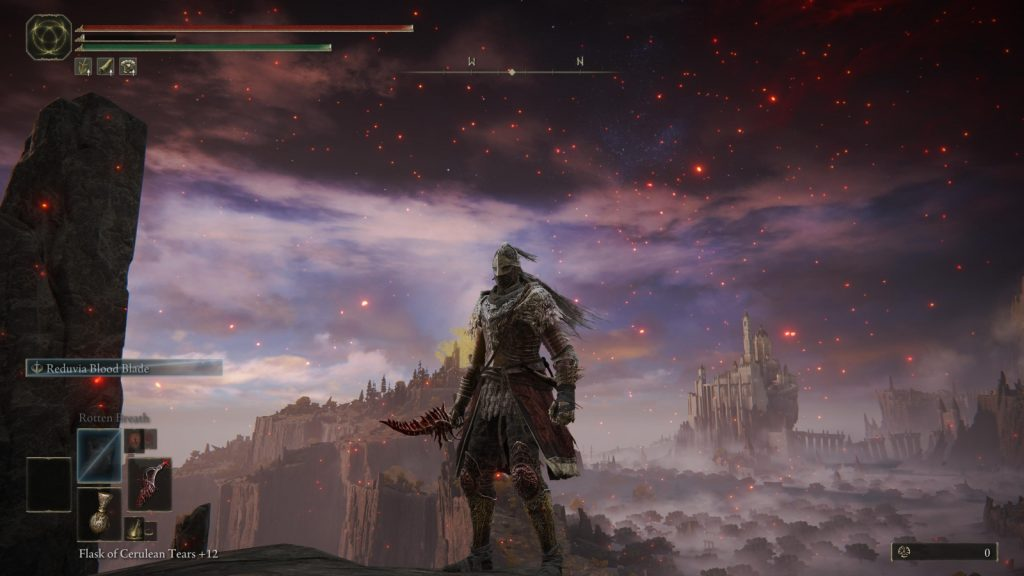Click the helmet-shaped status buff icon
The width and height of the screenshot is (1024, 576).
tap(128, 67)
